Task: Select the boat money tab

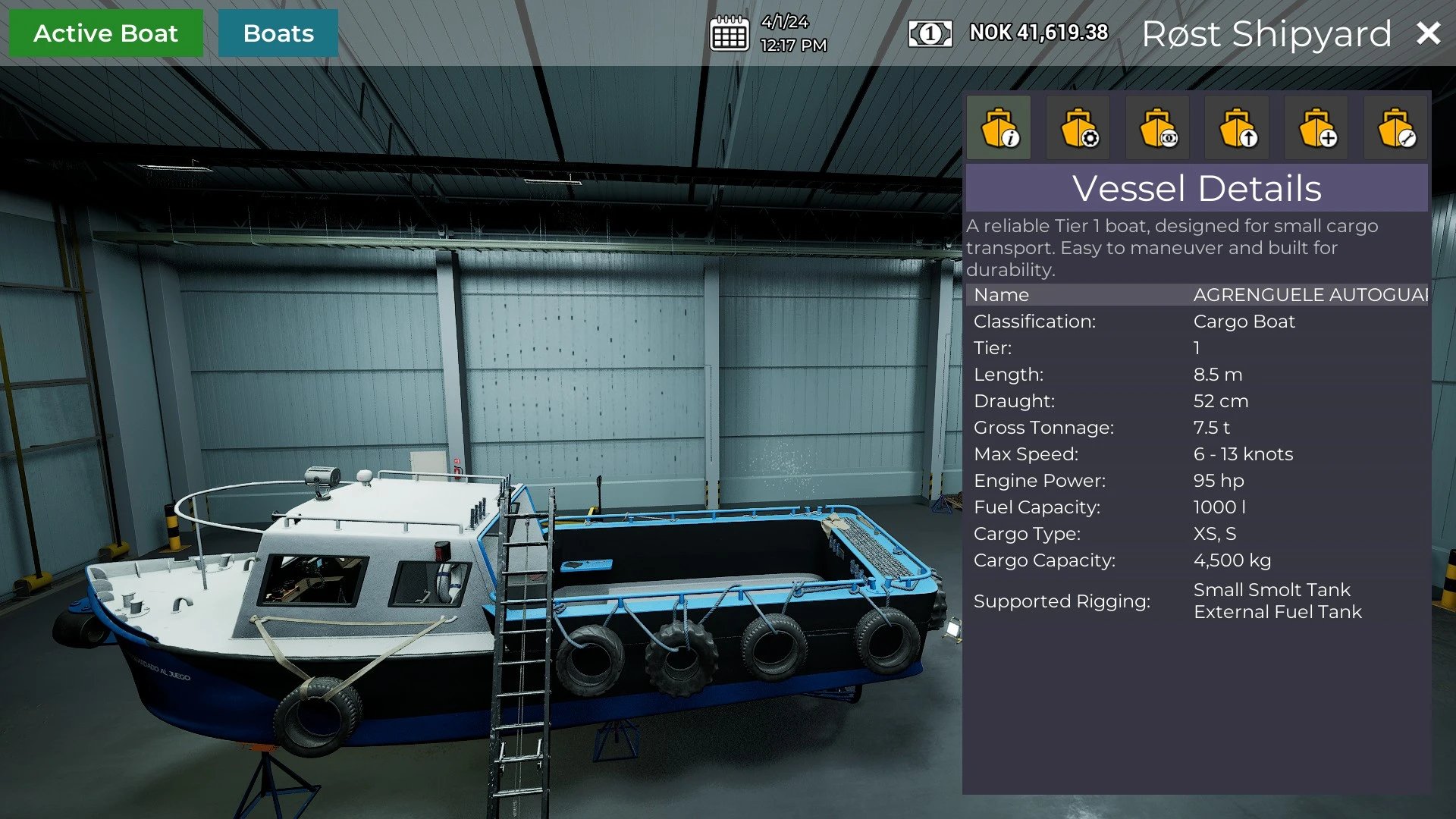Action: coord(1158,127)
